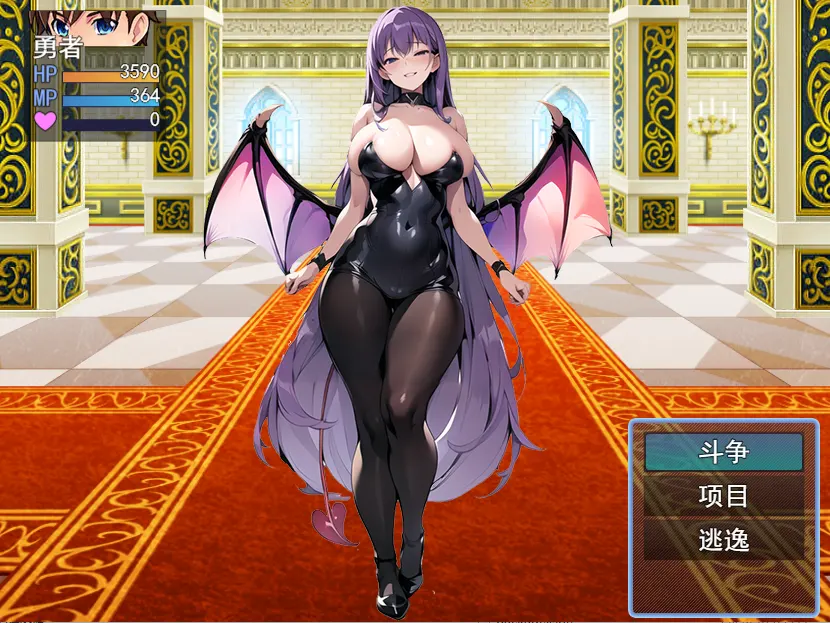Open the 项目 items command
The image size is (830, 623).
click(x=723, y=496)
